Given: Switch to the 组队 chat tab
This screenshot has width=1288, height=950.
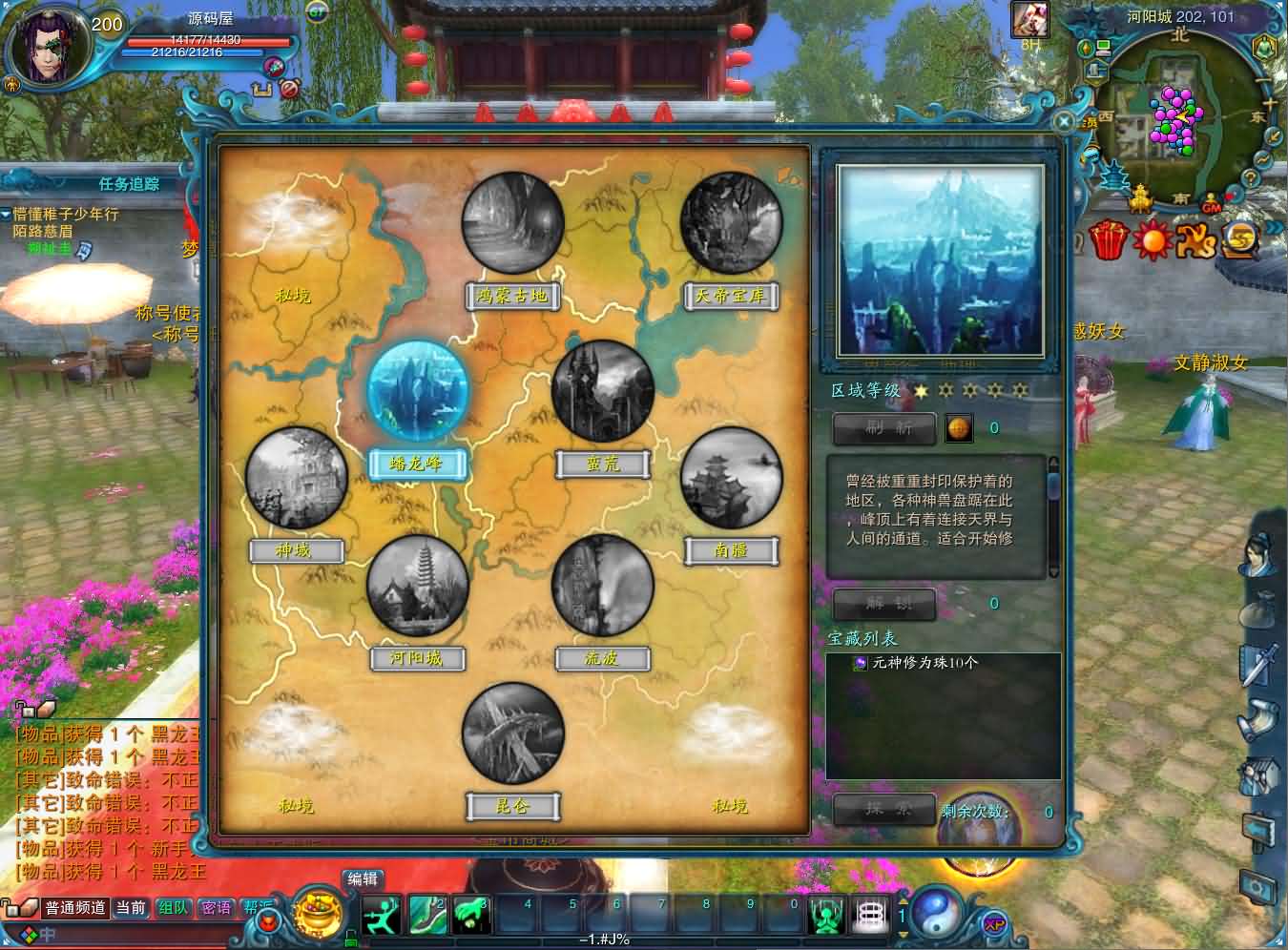Looking at the screenshot, I should pyautogui.click(x=172, y=908).
